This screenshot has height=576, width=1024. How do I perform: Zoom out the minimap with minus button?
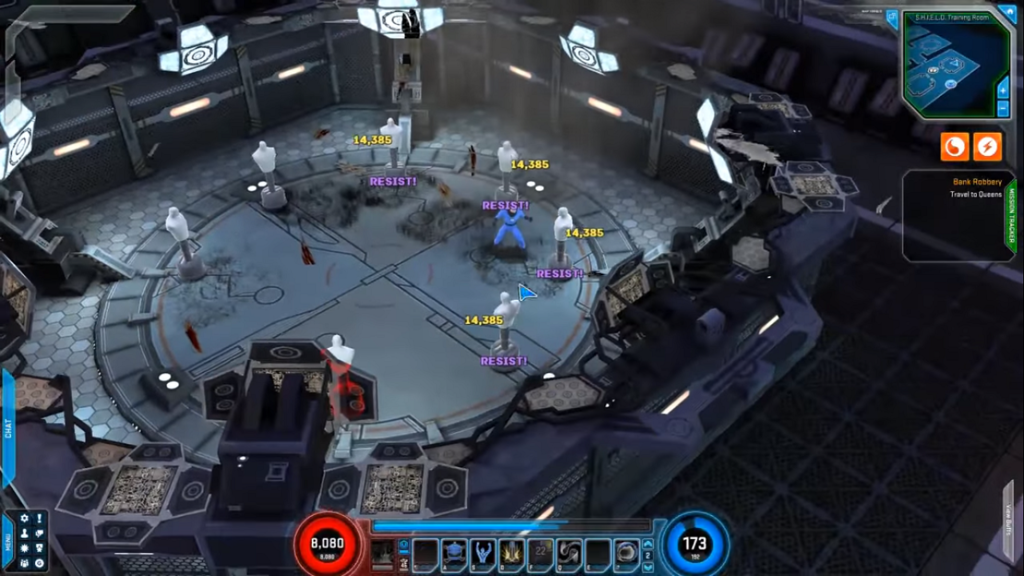1003,108
